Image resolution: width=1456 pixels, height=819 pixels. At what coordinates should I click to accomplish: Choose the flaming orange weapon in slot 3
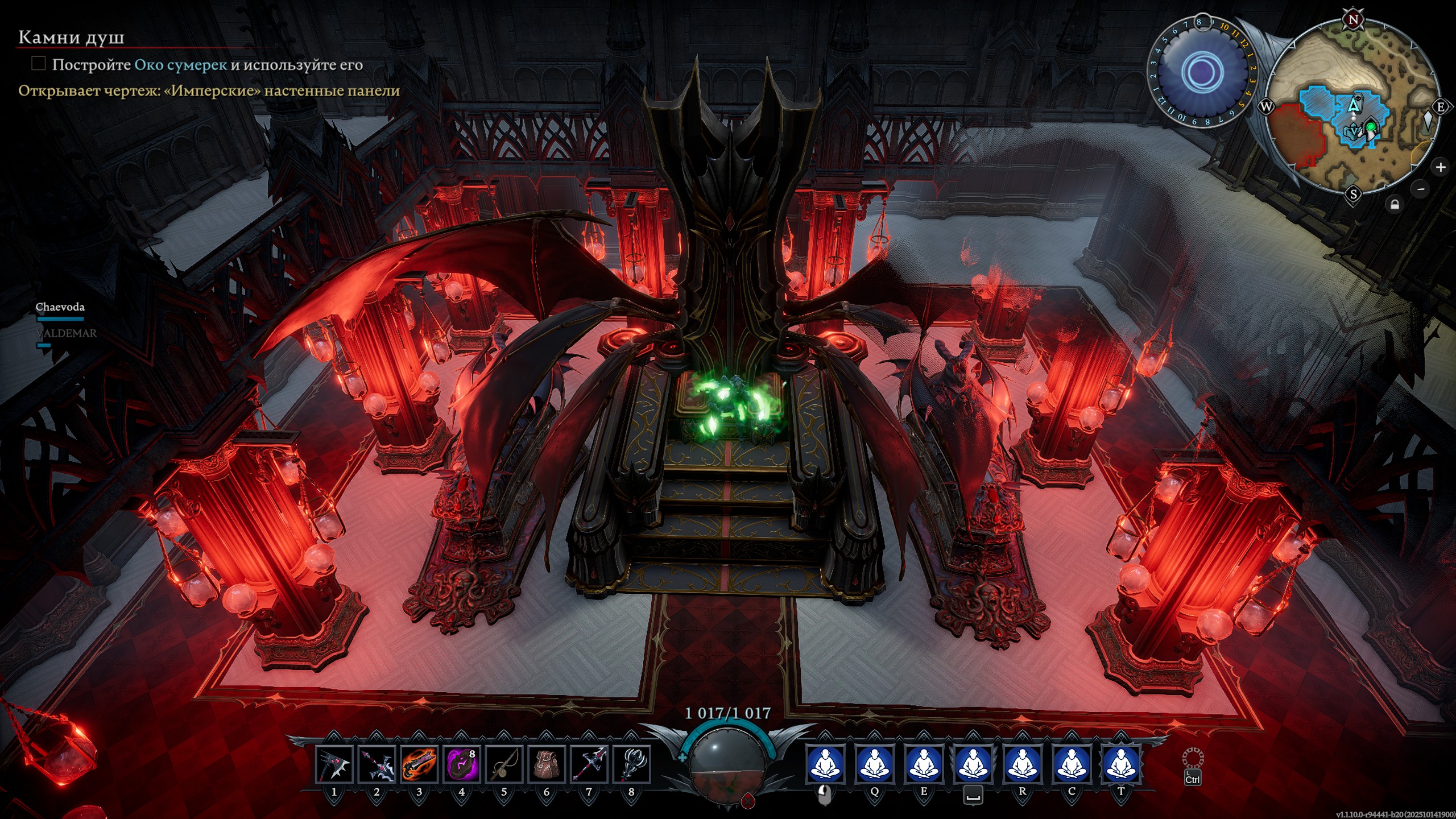click(419, 764)
